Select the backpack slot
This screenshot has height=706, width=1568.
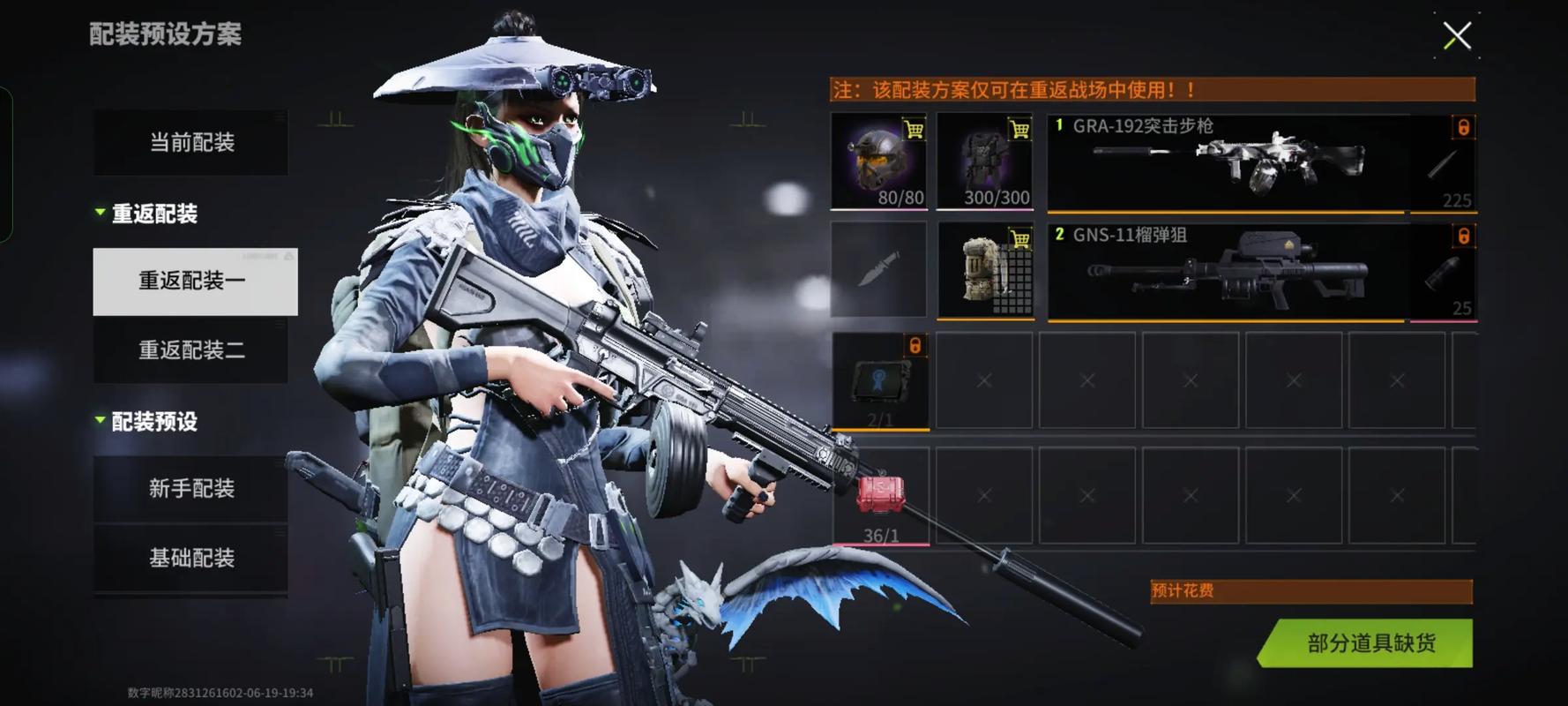[984, 269]
